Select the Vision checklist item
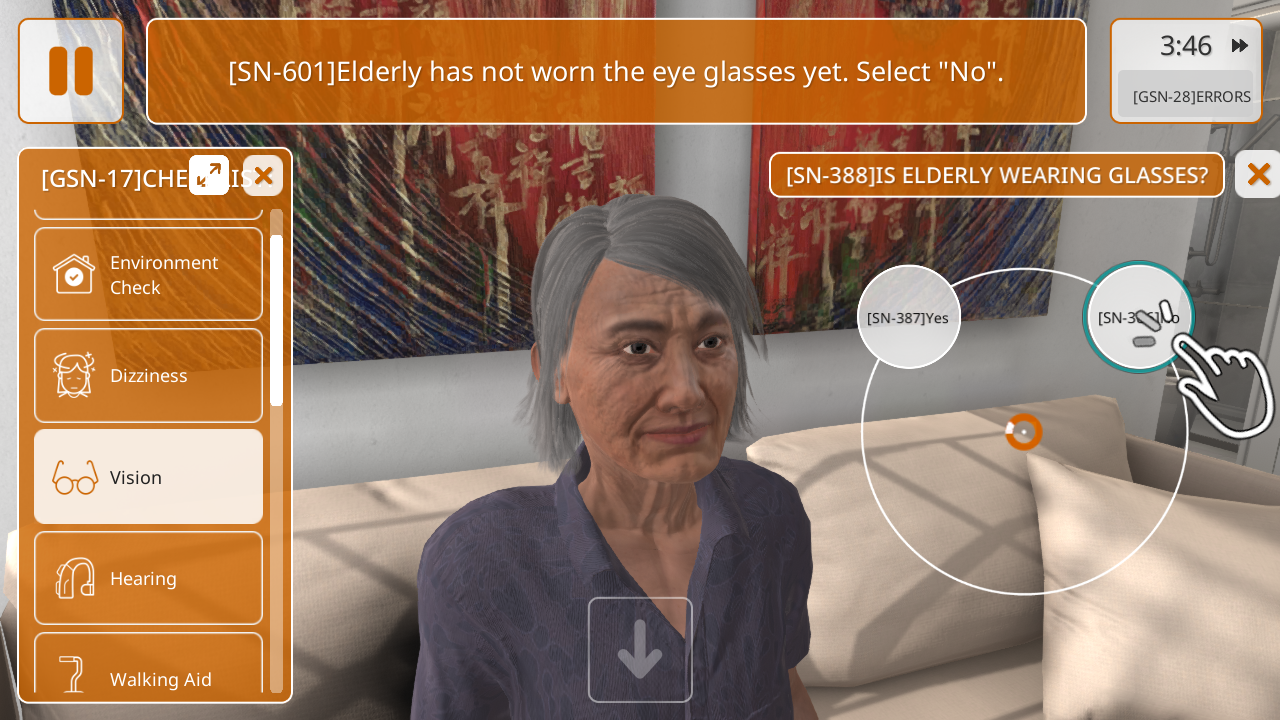The image size is (1280, 720). coord(148,477)
